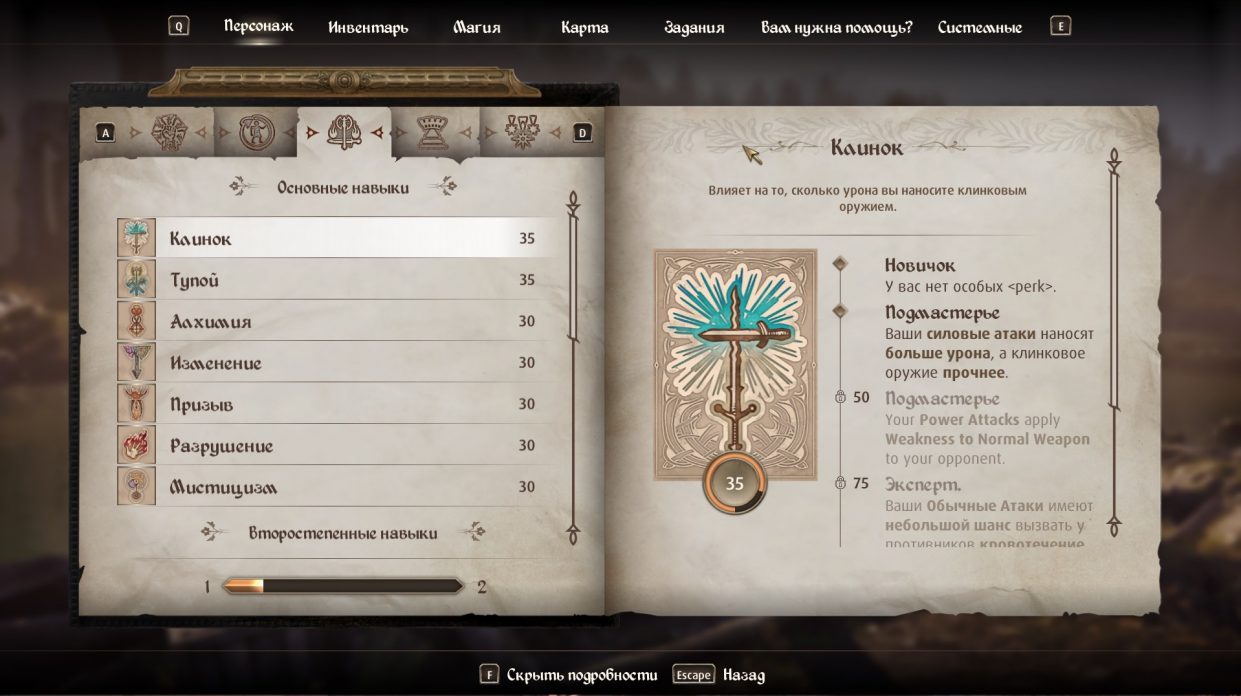1241x696 pixels.
Task: Show the medals tab
Action: tap(521, 132)
